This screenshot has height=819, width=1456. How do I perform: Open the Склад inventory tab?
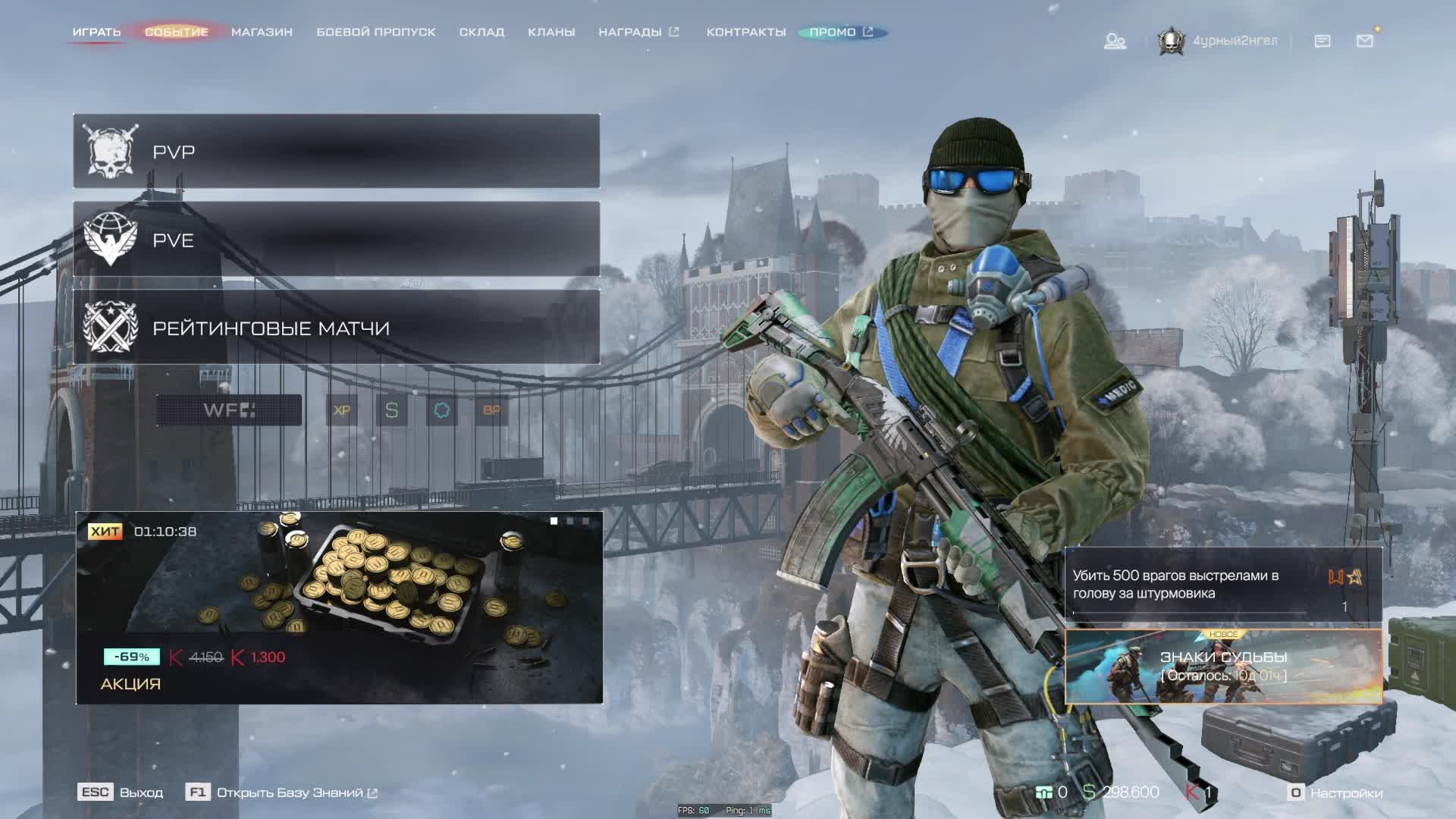(x=482, y=32)
